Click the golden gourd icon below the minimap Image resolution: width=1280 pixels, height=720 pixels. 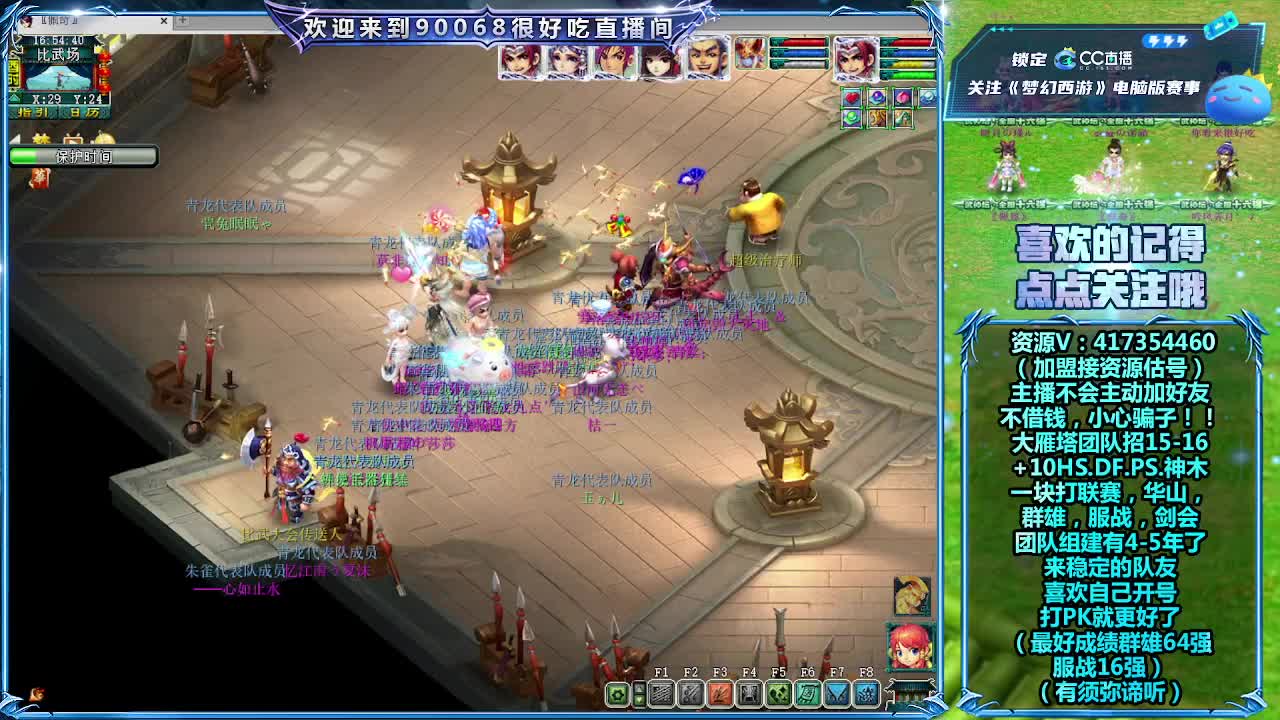pos(102,138)
